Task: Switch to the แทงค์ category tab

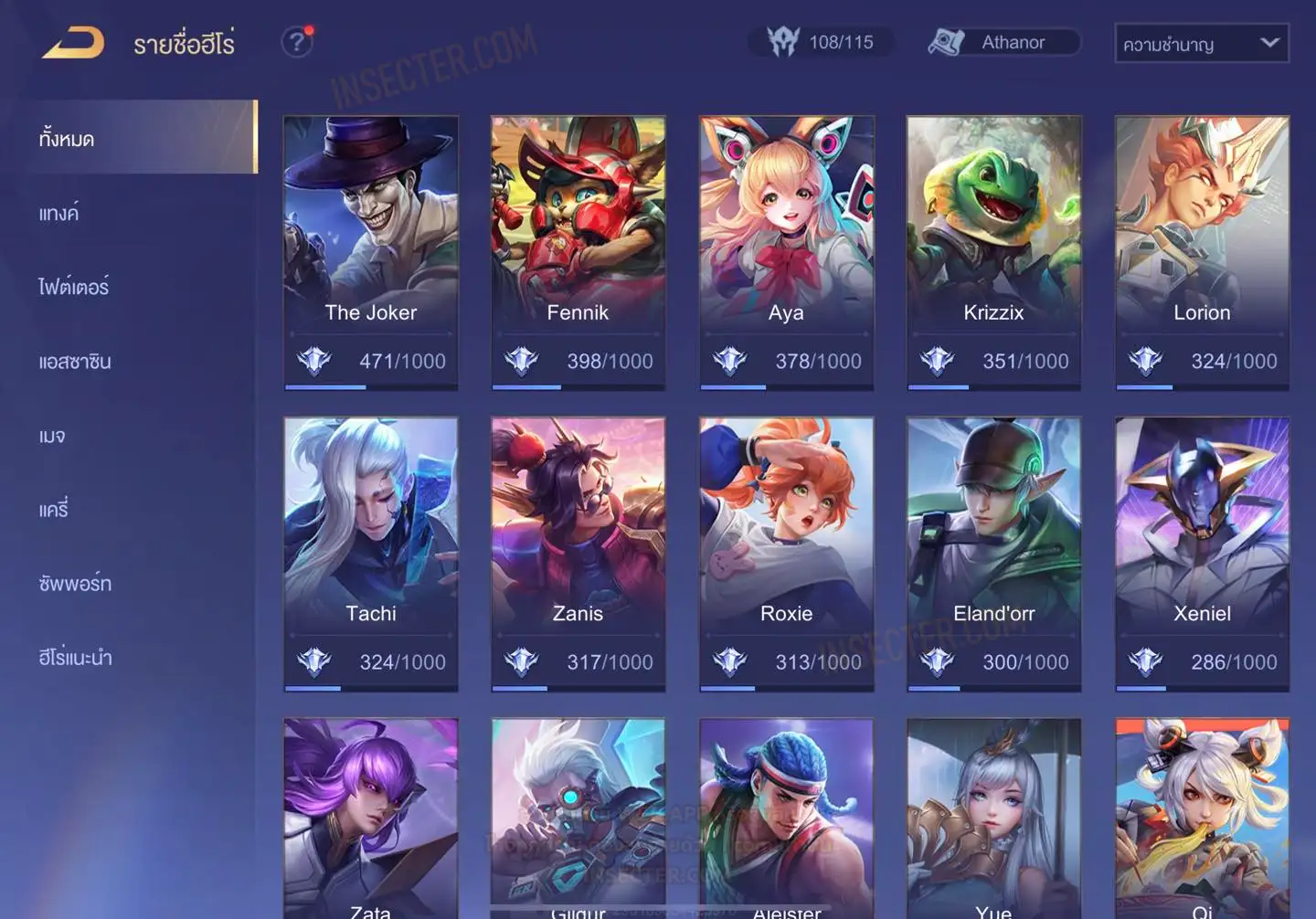Action: tap(58, 214)
